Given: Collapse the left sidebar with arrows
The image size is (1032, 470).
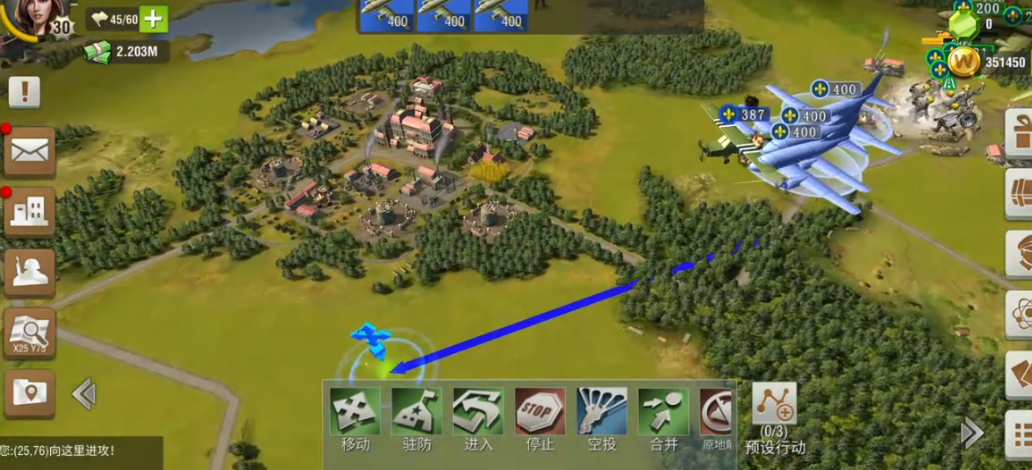Looking at the screenshot, I should (x=84, y=393).
